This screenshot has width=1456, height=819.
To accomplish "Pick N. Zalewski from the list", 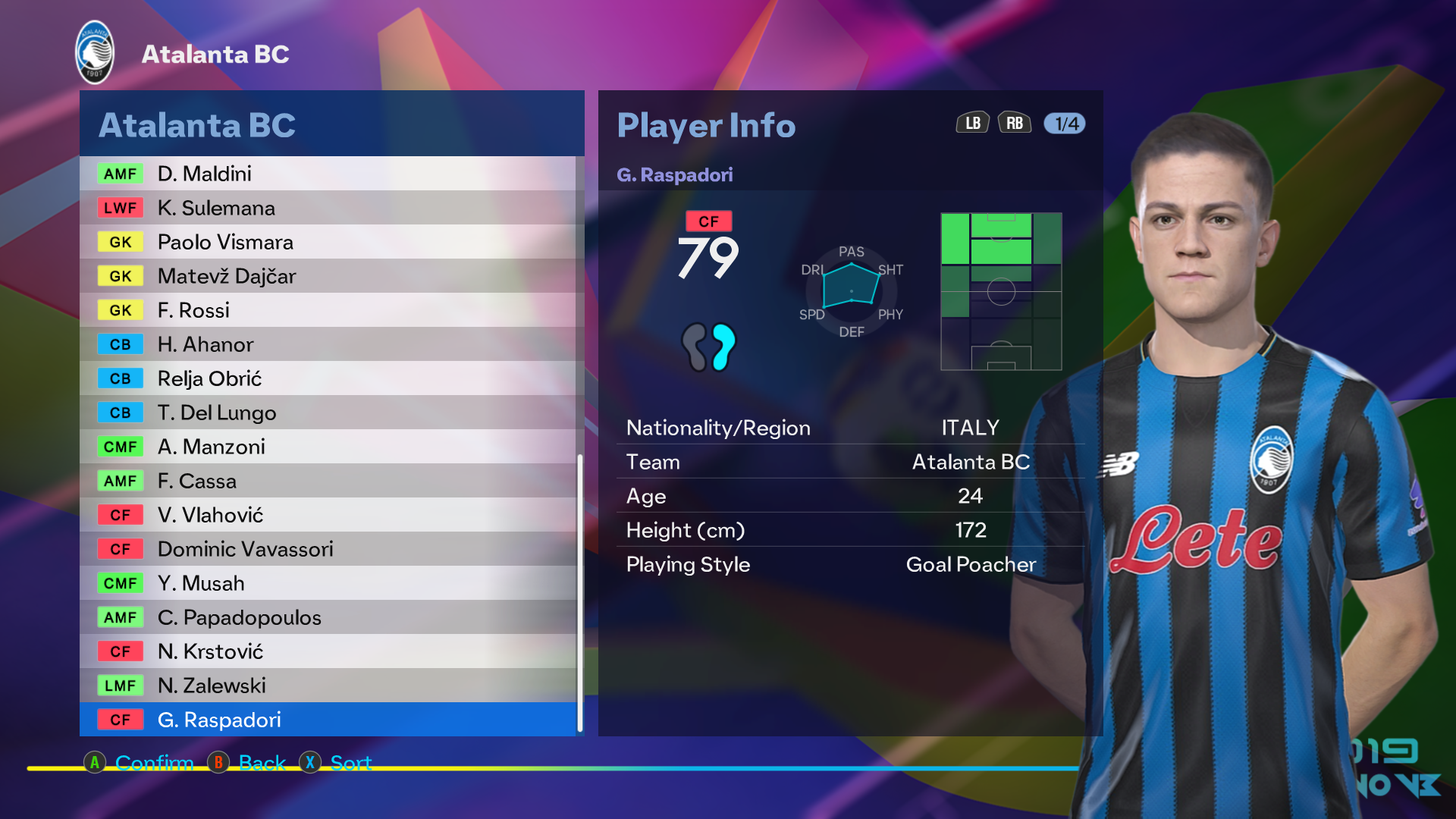I will (x=328, y=686).
